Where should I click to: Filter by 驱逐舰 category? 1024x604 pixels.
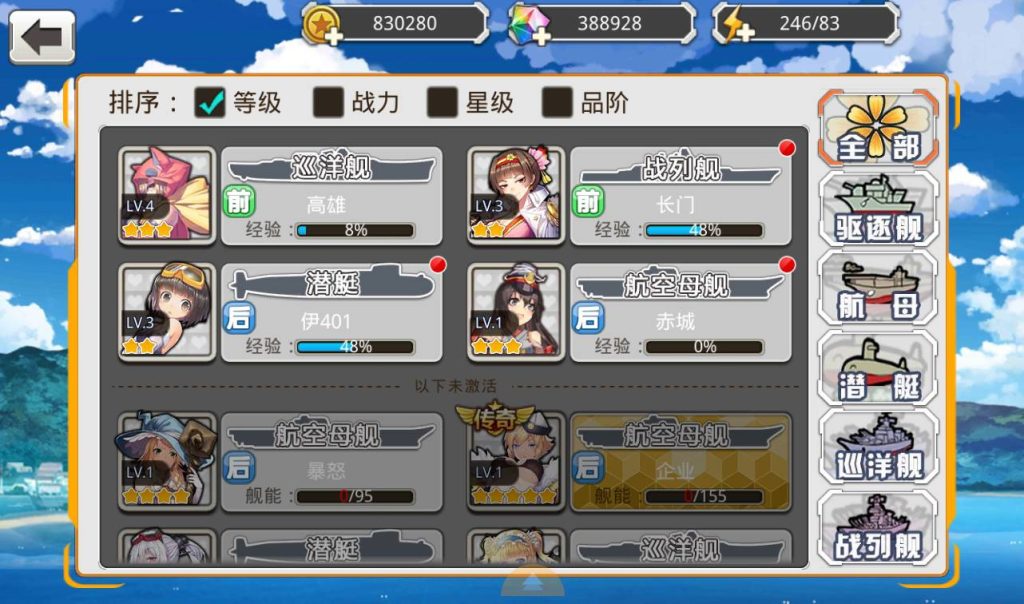(x=878, y=208)
